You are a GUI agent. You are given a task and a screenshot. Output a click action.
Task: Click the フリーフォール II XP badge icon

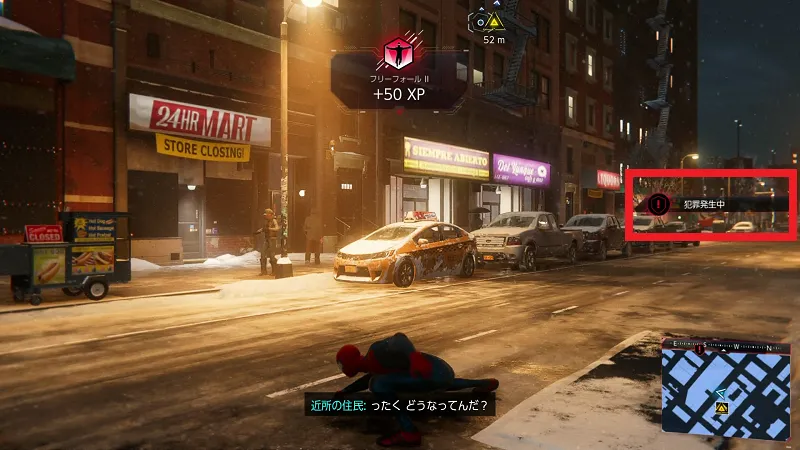point(399,52)
